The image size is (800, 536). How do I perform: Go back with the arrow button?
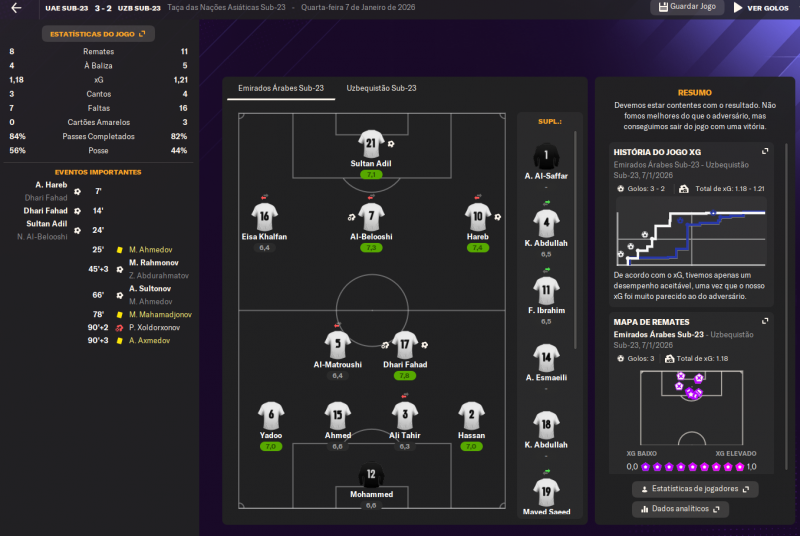16,8
